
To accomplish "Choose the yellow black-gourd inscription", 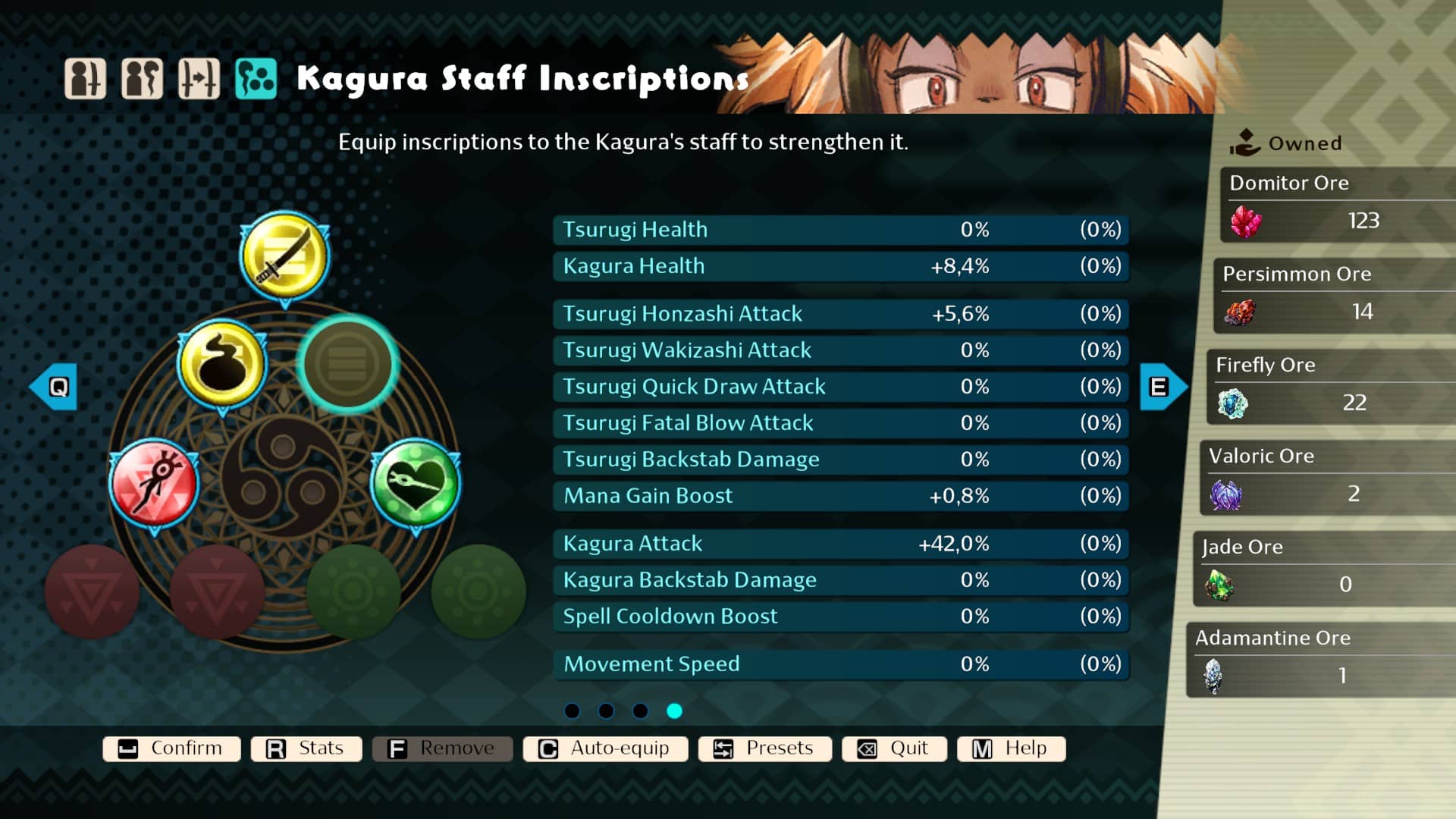I will [222, 364].
